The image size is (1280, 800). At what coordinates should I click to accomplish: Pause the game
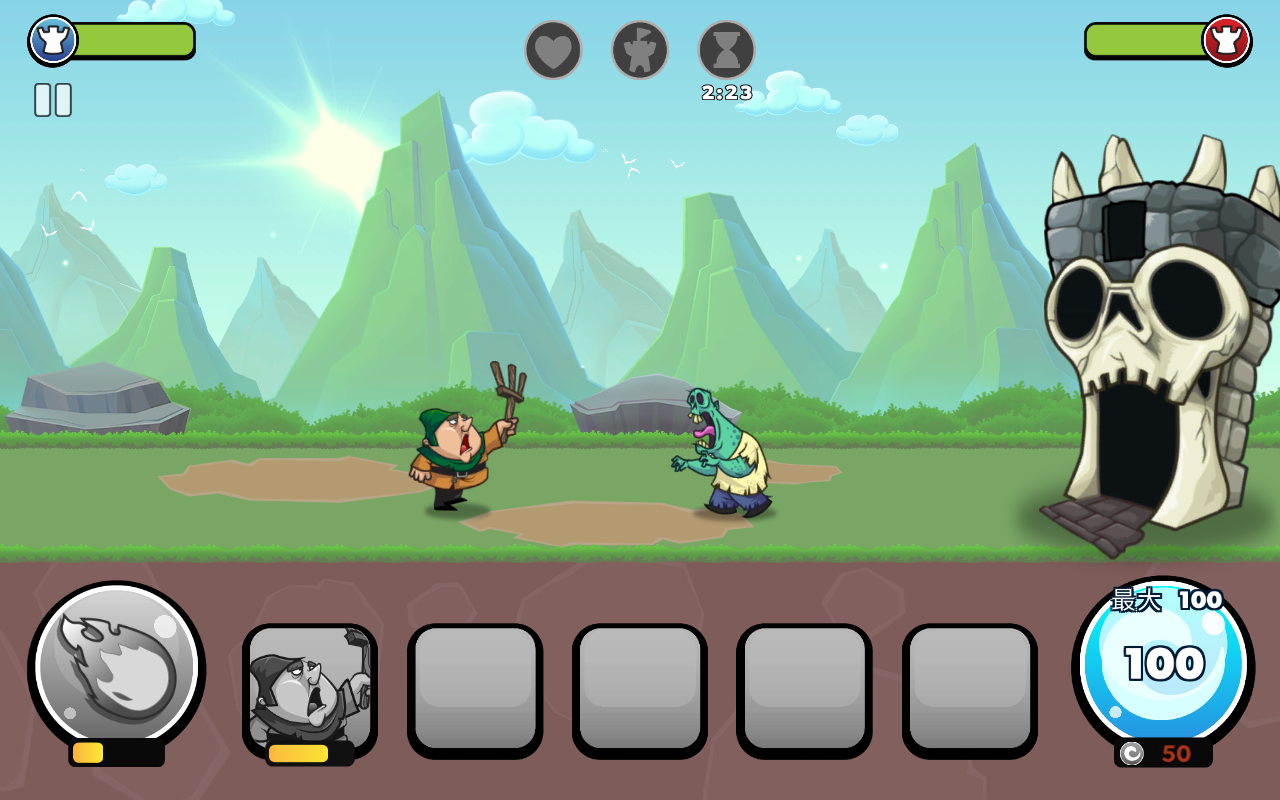(53, 100)
